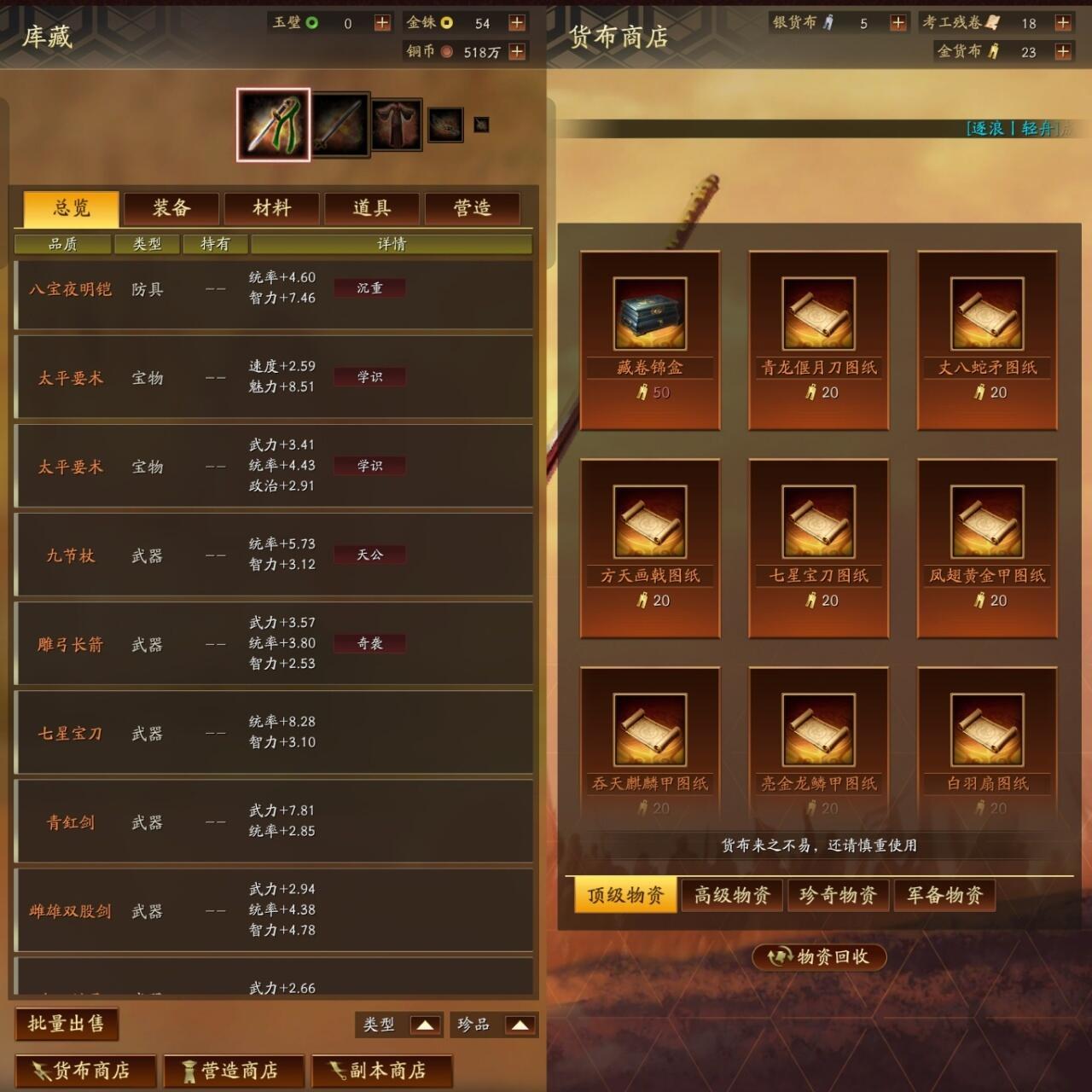Expand the 类型 column filter
Image resolution: width=1092 pixels, height=1092 pixels.
click(147, 244)
